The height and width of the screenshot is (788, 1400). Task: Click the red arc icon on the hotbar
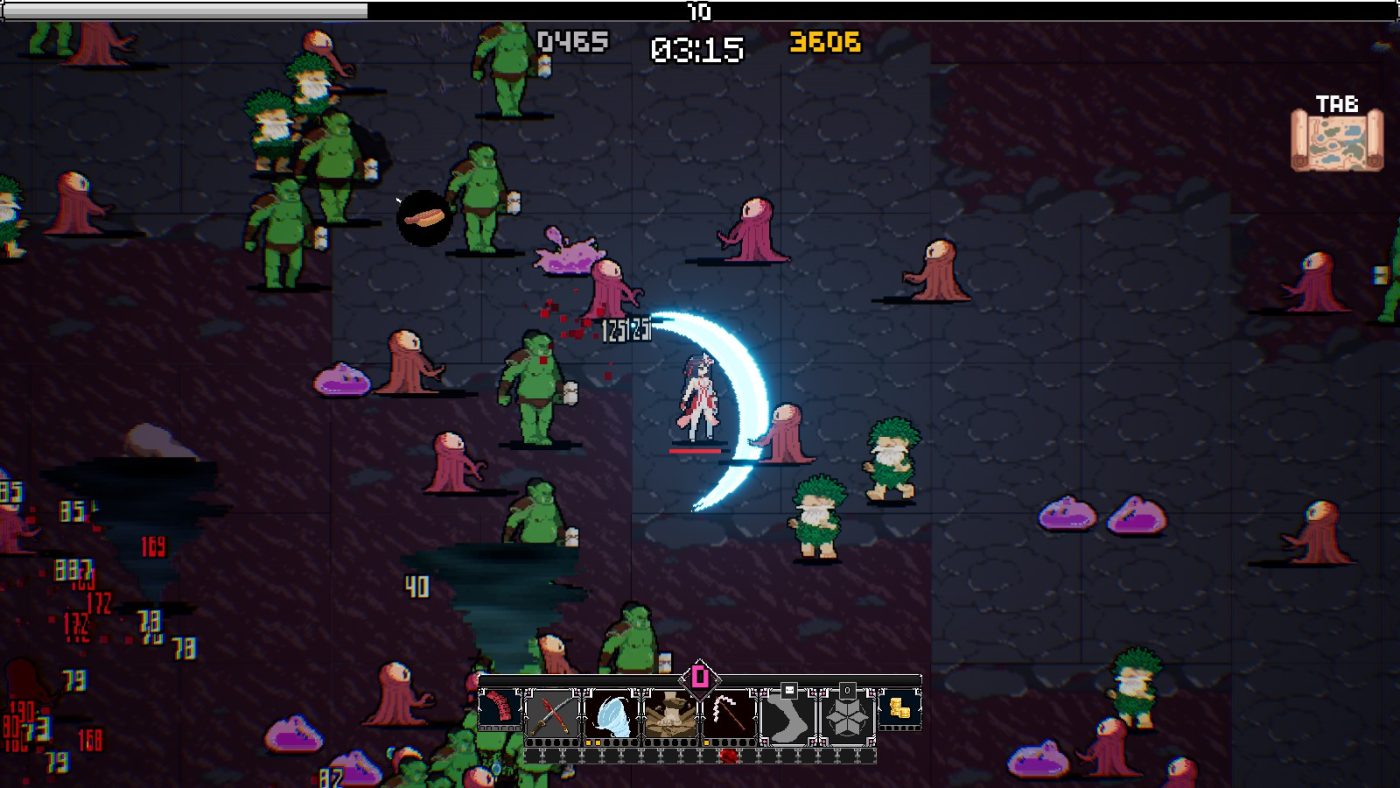click(x=500, y=710)
